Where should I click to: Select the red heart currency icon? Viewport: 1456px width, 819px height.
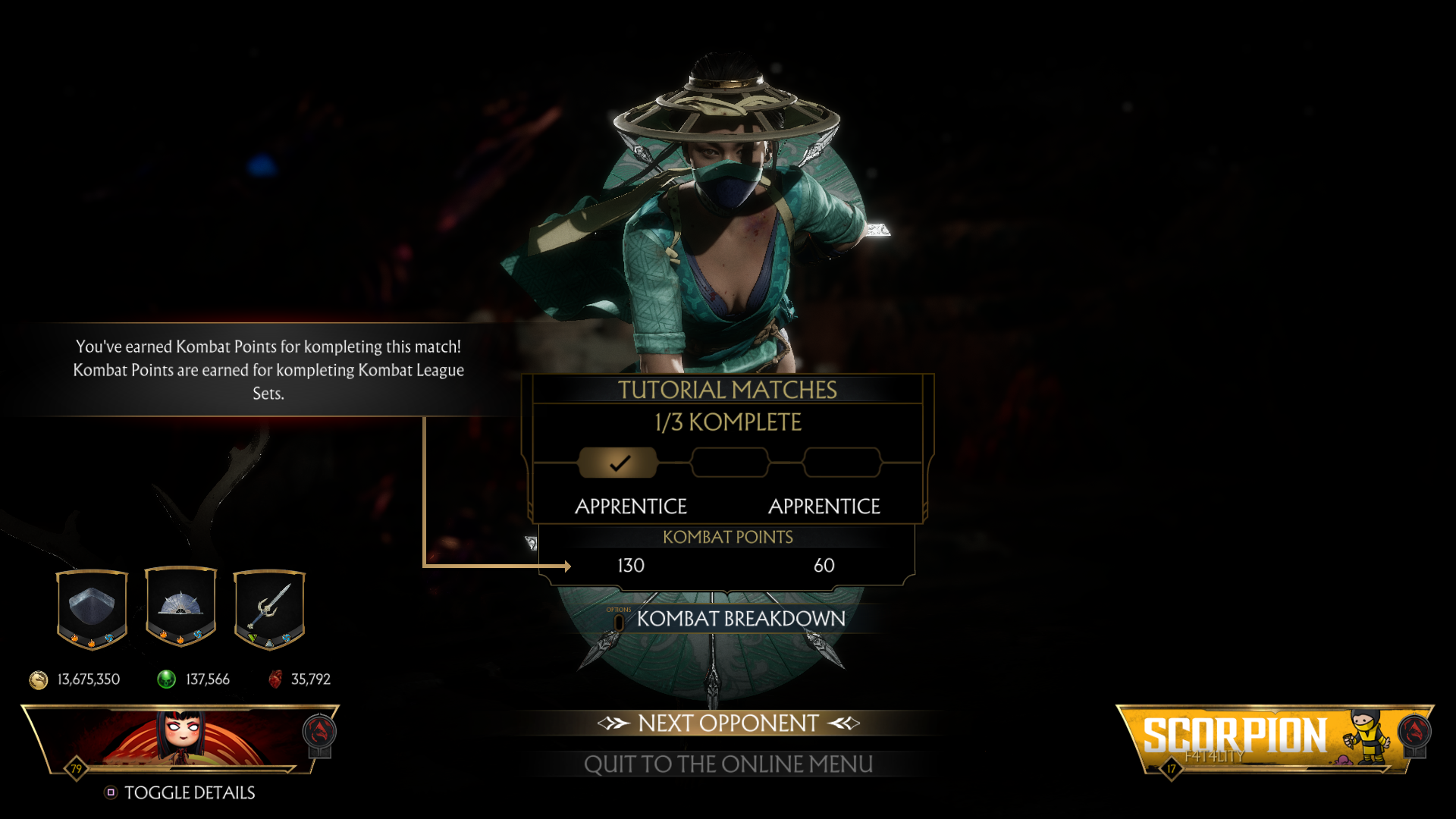pos(276,679)
